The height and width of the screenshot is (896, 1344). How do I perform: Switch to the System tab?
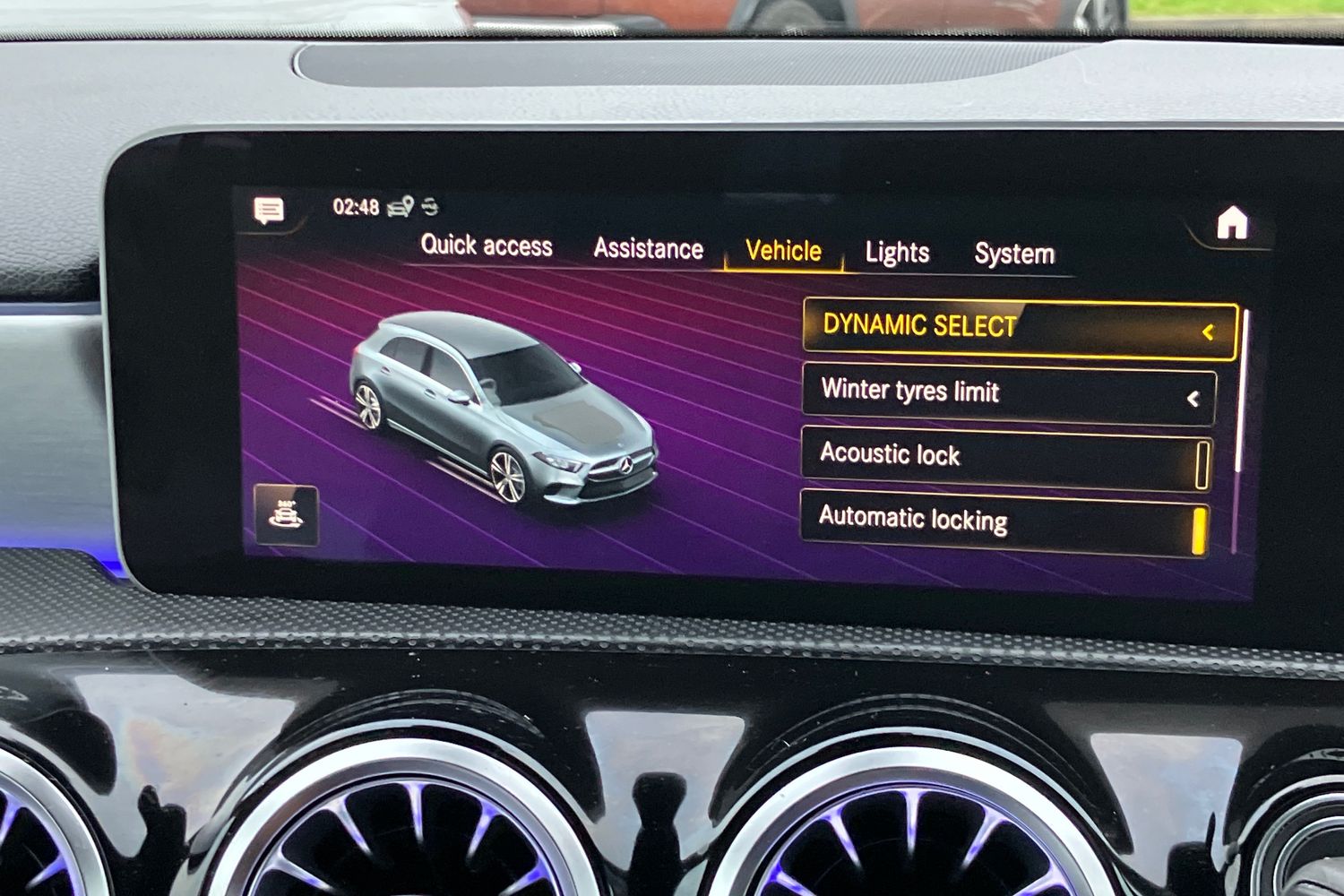click(1014, 253)
